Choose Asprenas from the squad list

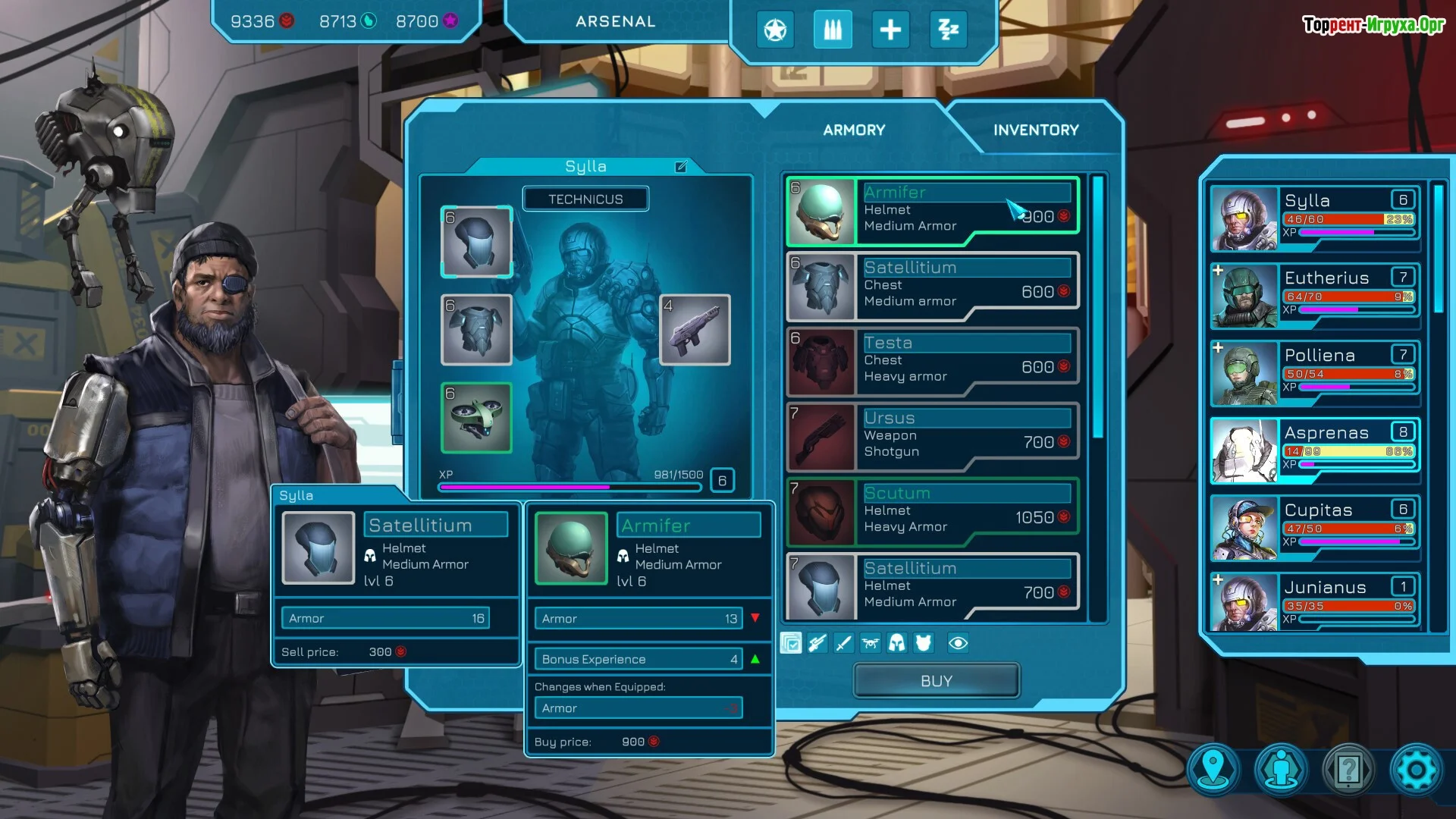[1315, 450]
